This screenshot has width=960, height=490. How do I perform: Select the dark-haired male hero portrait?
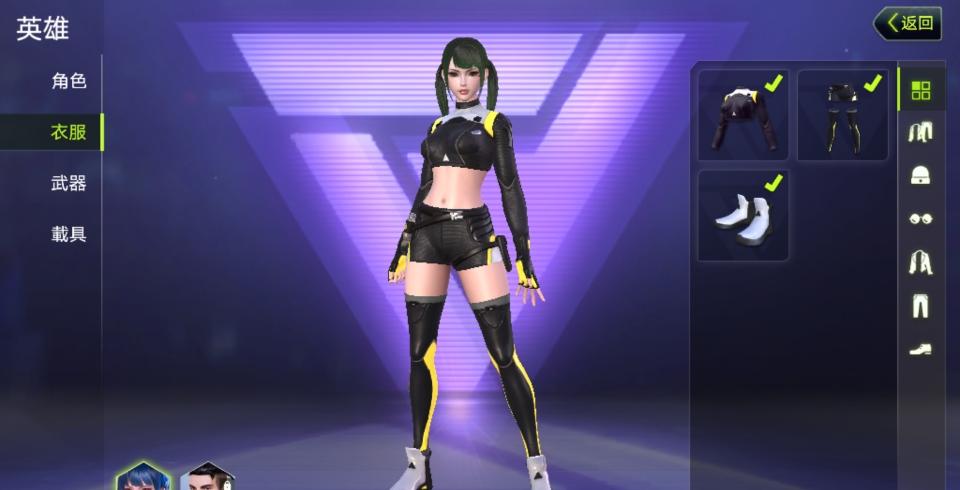tap(207, 479)
